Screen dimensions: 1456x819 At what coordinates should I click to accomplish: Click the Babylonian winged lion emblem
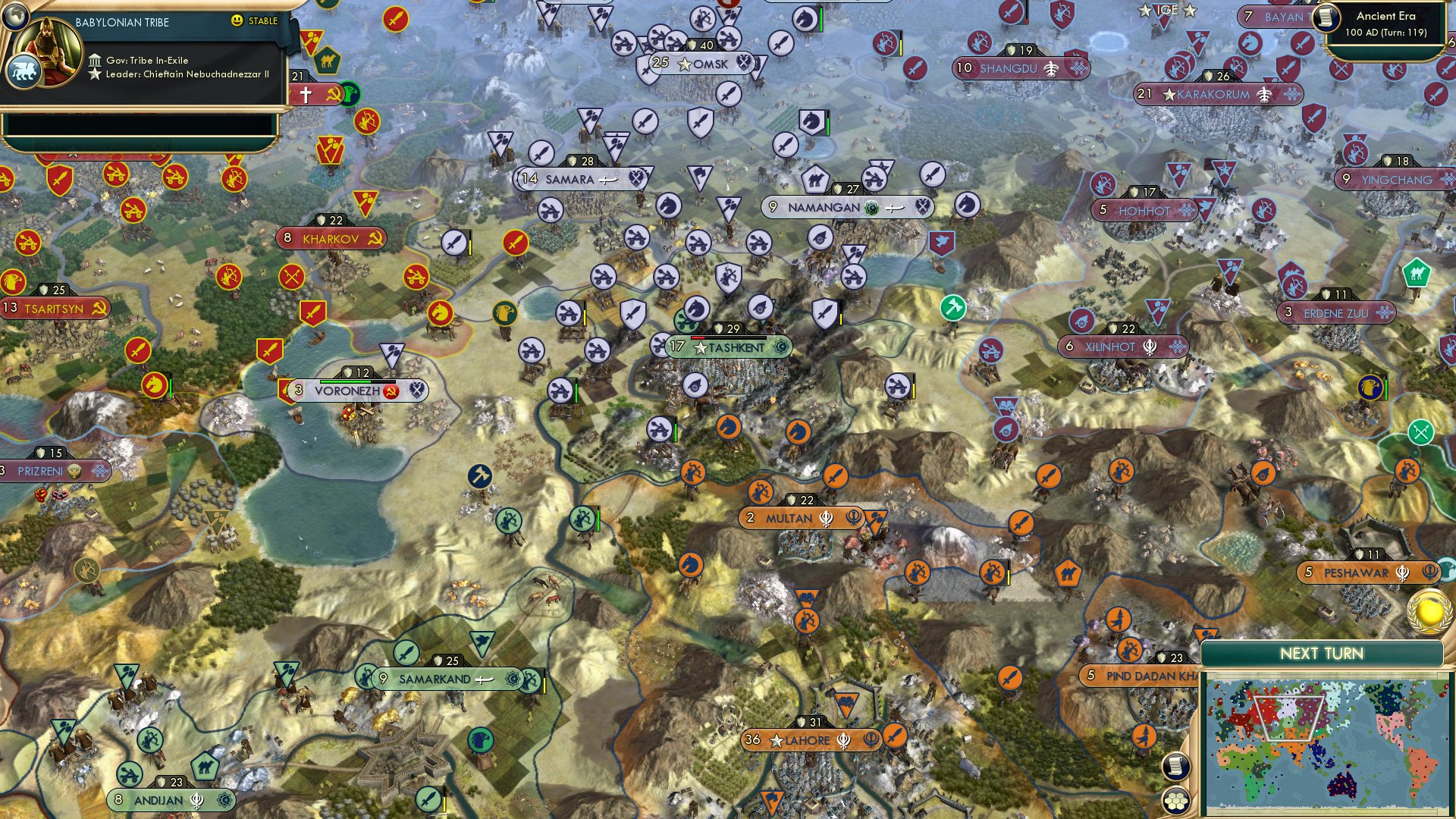[x=22, y=72]
